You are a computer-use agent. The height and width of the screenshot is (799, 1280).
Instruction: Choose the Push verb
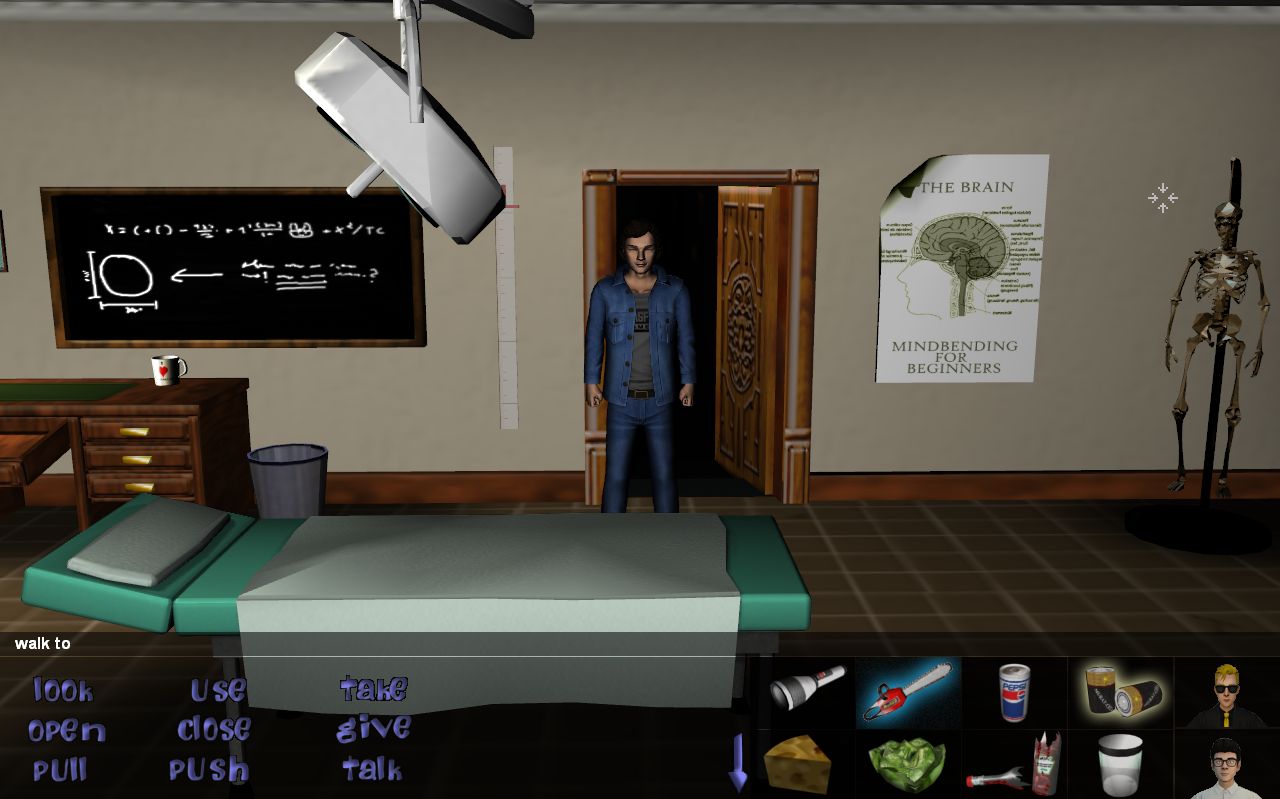pos(208,770)
